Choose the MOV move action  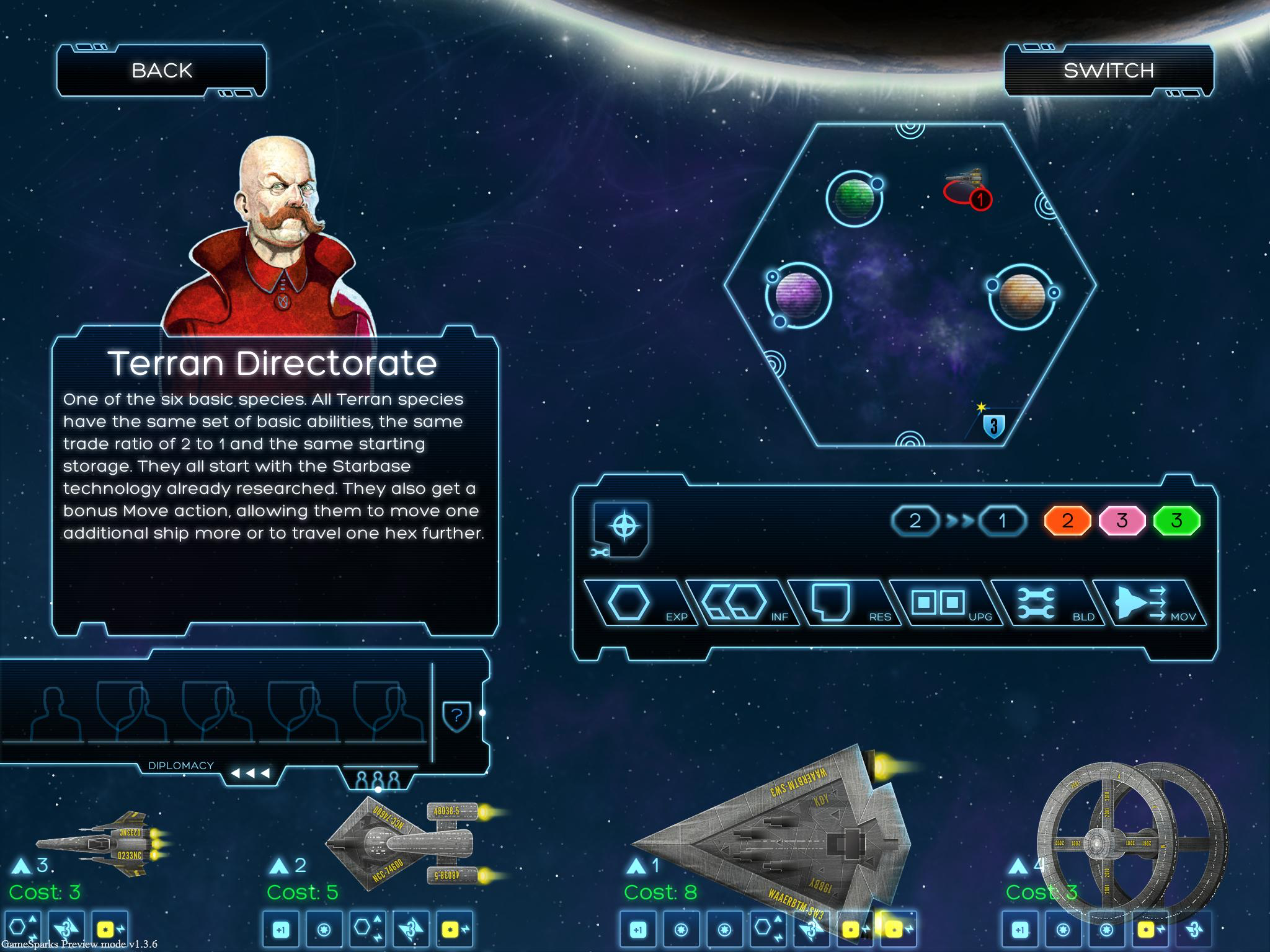tap(1147, 603)
